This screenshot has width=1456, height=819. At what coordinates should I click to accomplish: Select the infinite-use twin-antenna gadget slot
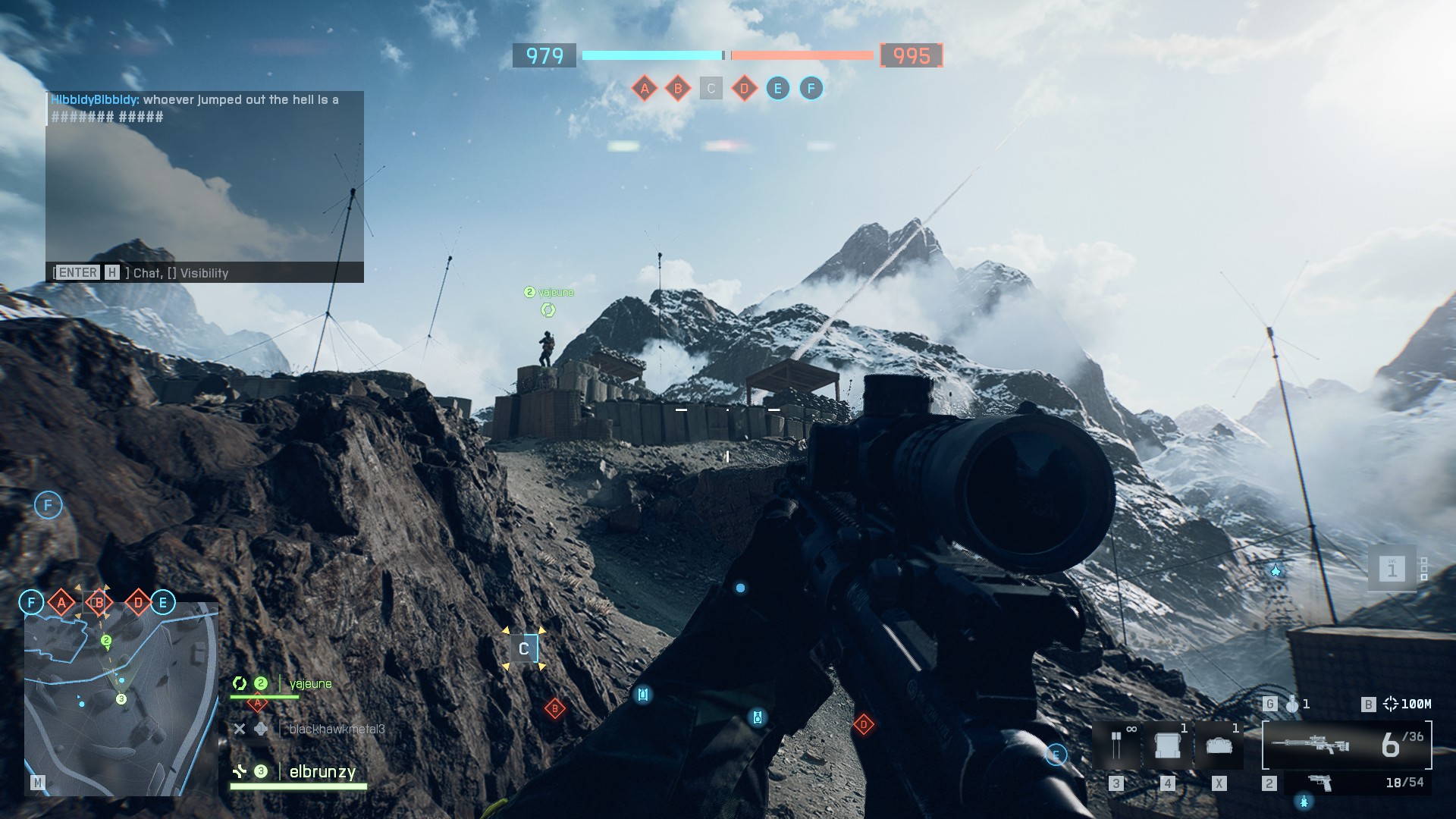(x=1116, y=745)
